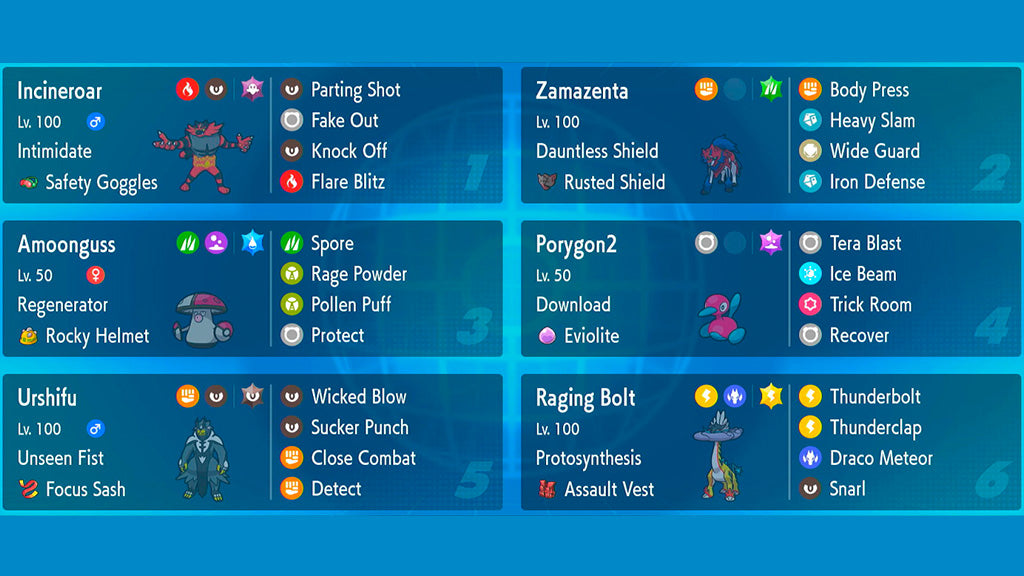Select the Wide Guard move

pos(874,151)
